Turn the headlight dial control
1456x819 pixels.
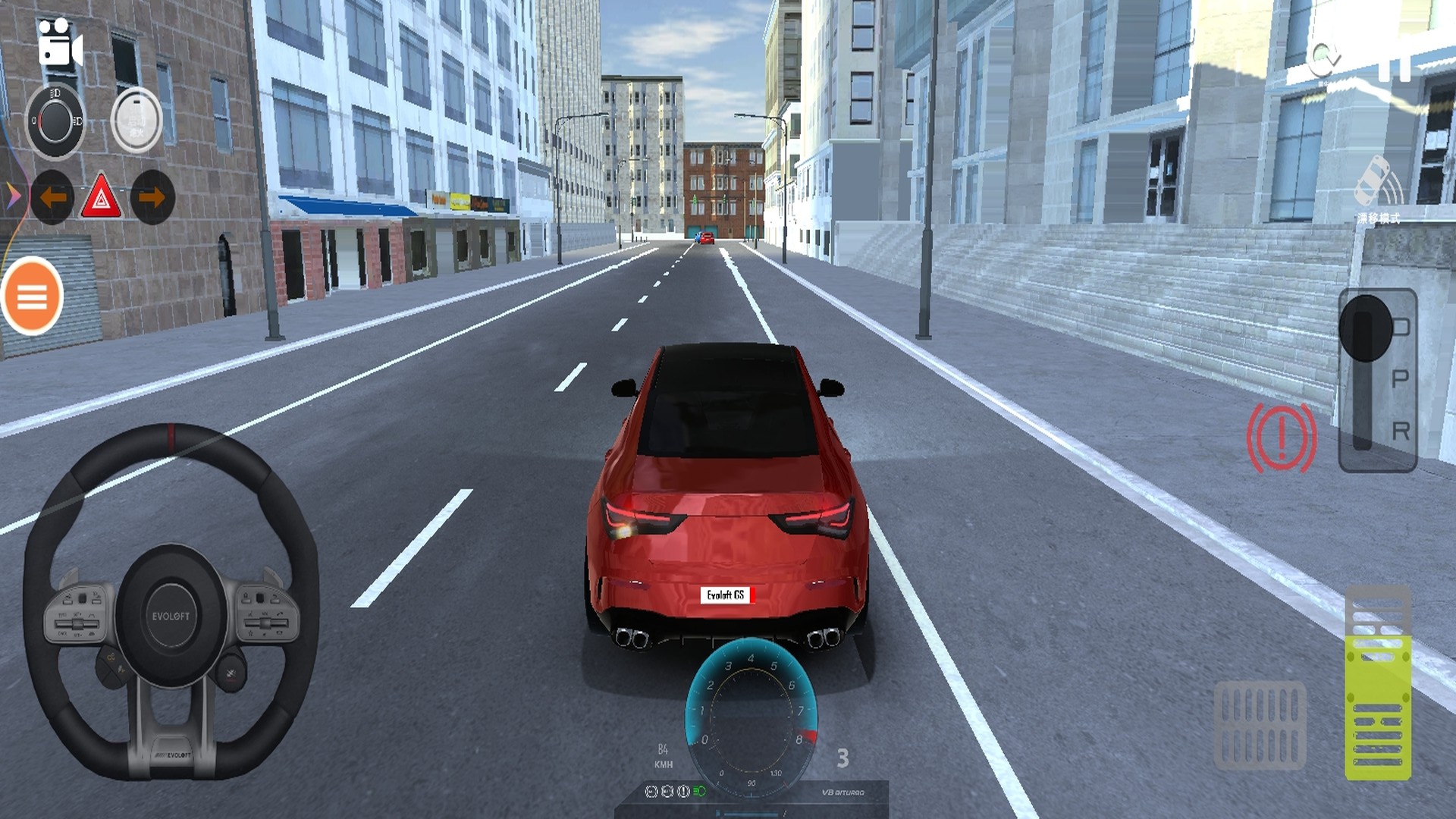point(55,121)
